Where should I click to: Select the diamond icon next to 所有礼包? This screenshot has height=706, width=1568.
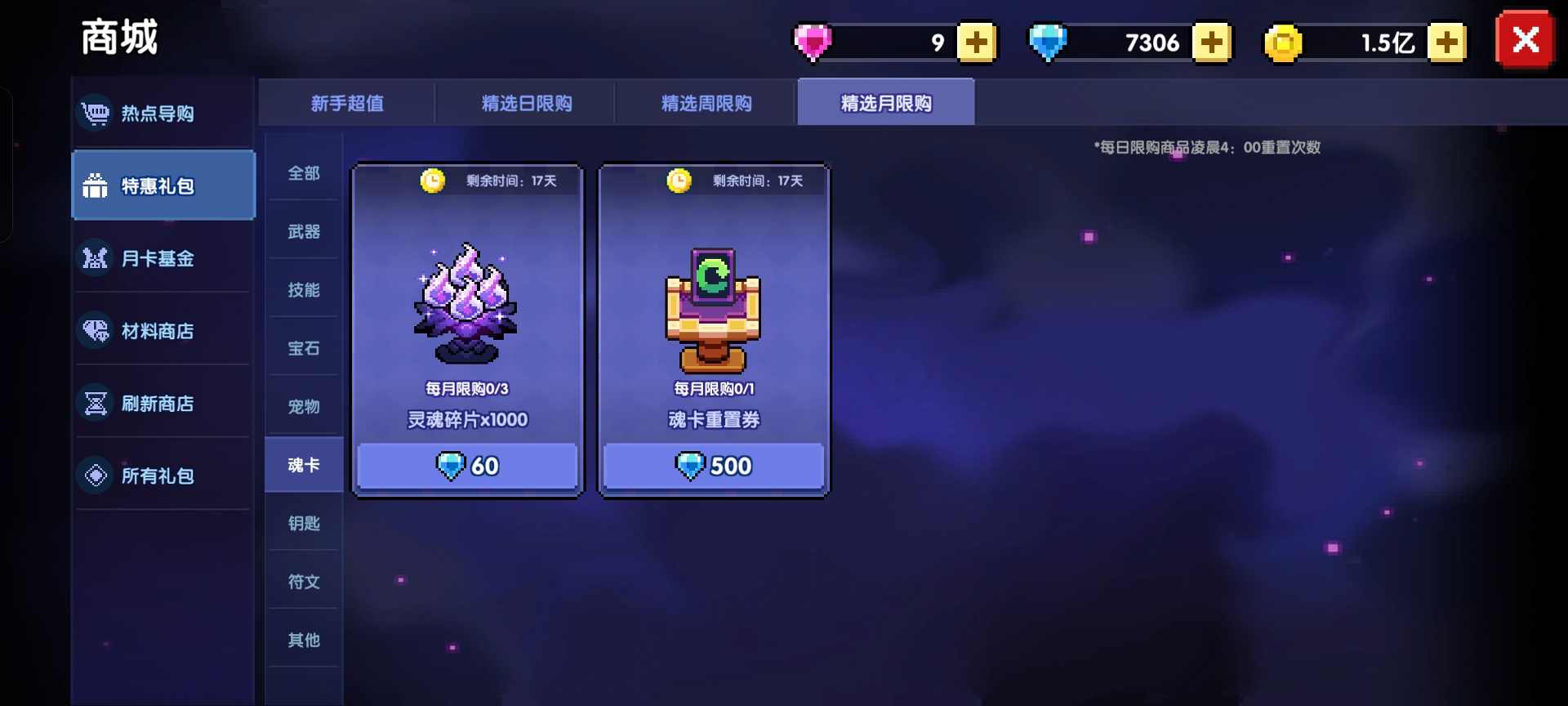point(96,475)
